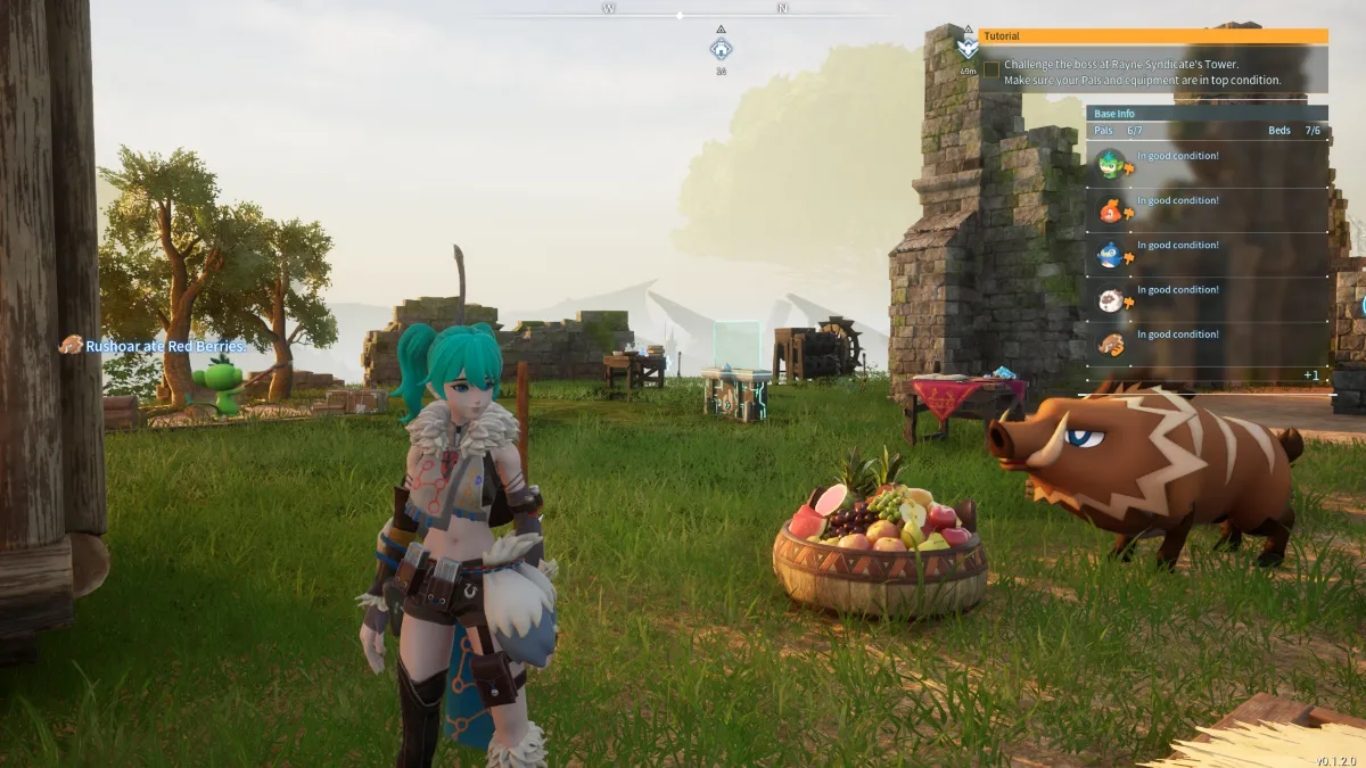This screenshot has height=768, width=1366.
Task: Select the green Pal row in Base Info
Action: (x=1207, y=165)
